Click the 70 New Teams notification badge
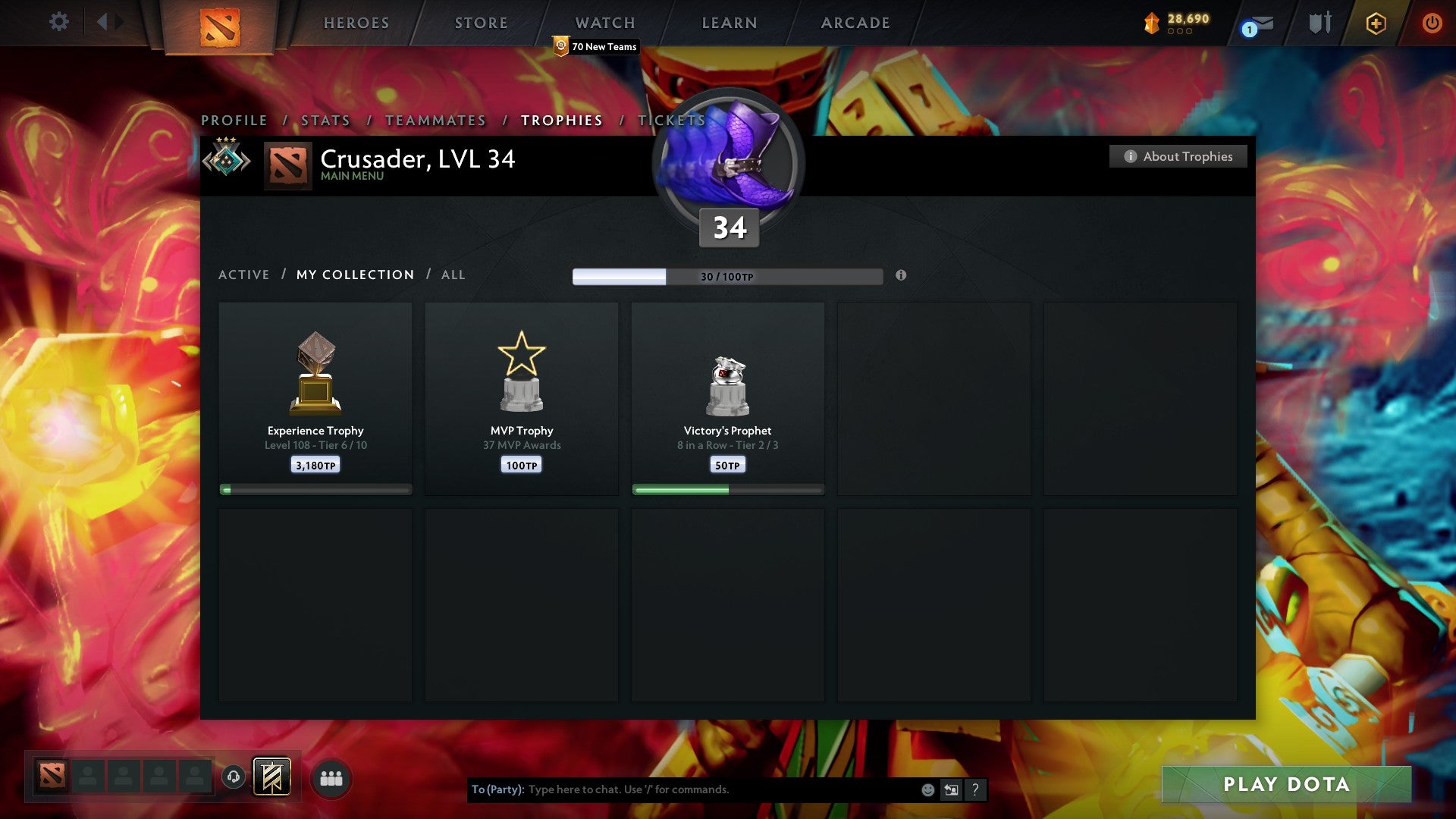 point(595,46)
